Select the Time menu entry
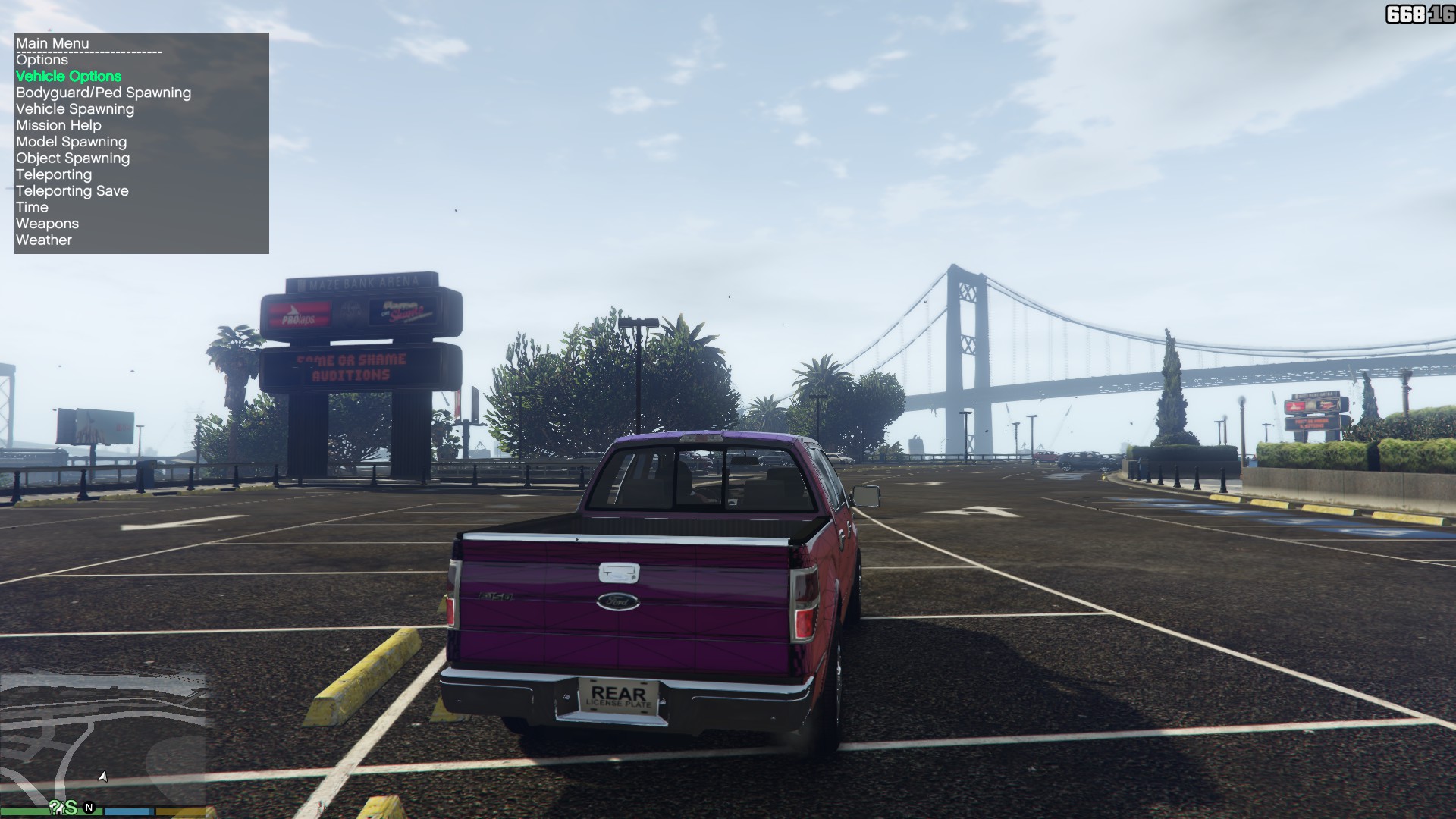The height and width of the screenshot is (819, 1456). pyautogui.click(x=32, y=208)
